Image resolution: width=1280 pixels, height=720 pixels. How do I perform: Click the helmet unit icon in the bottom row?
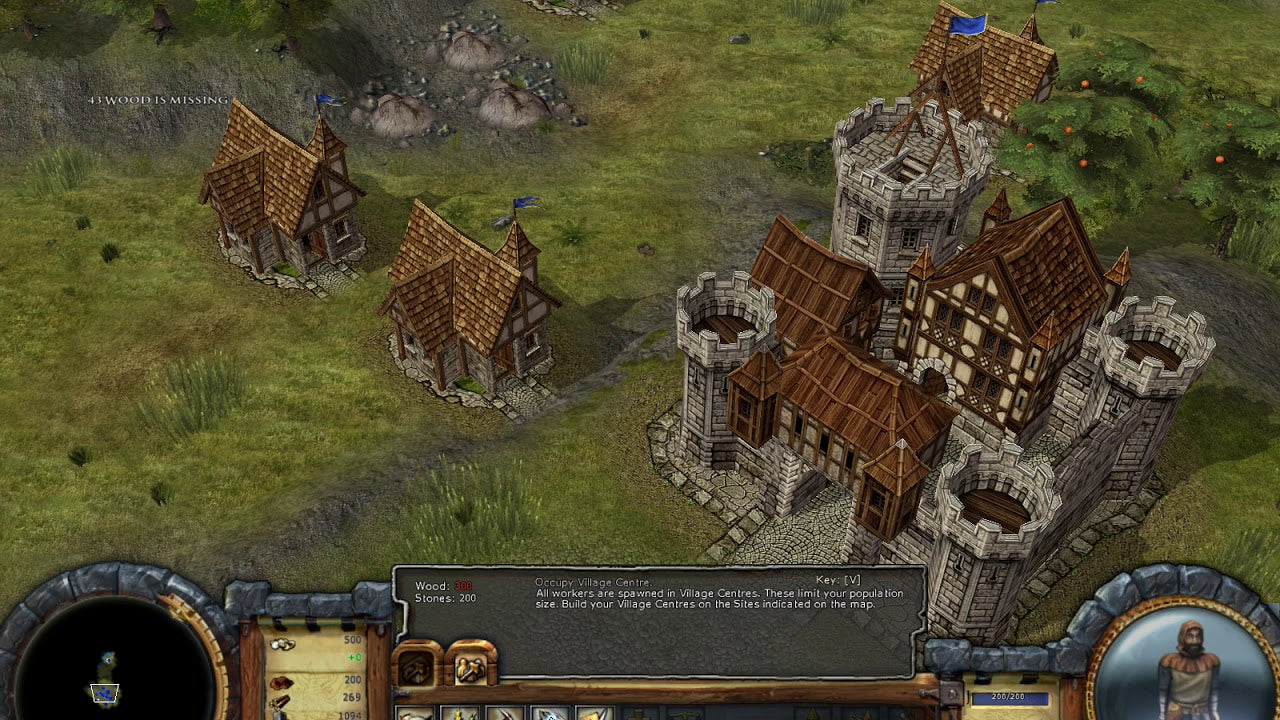413,713
